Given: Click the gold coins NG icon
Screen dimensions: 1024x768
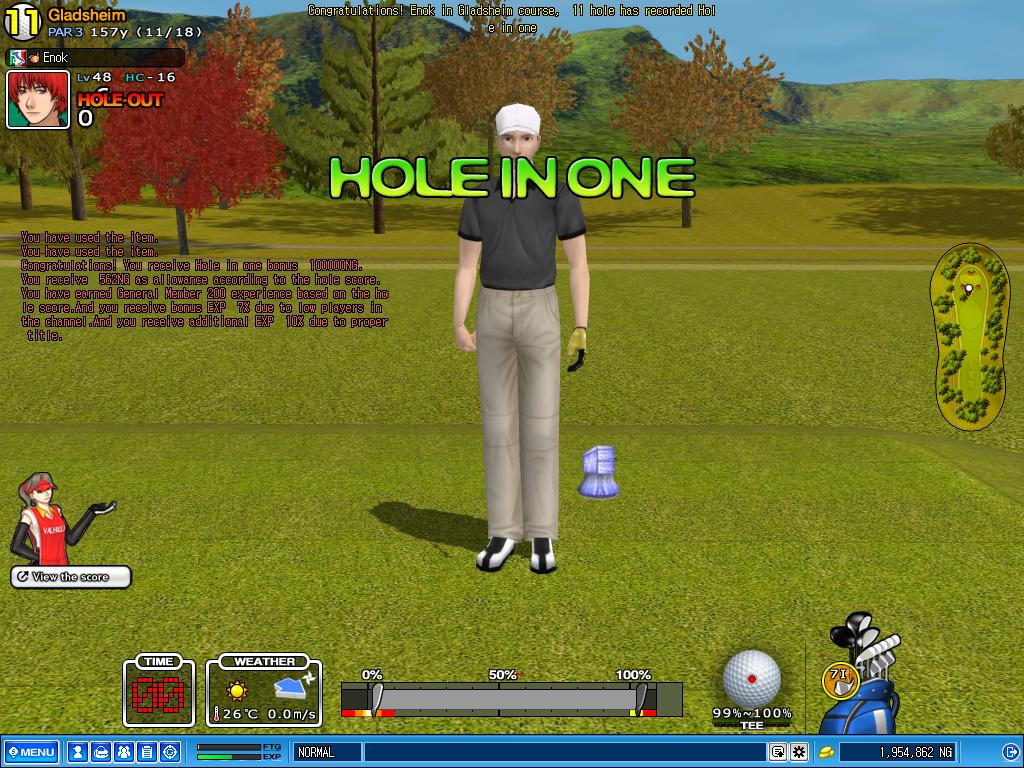Looking at the screenshot, I should pos(827,752).
